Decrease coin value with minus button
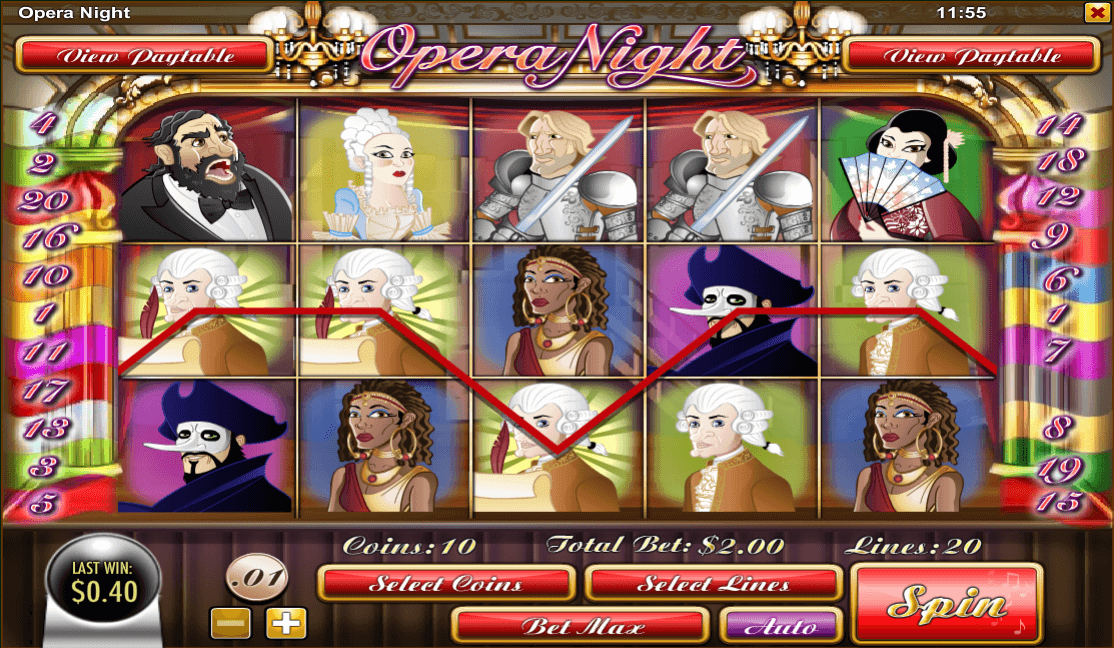This screenshot has height=648, width=1114. click(x=230, y=624)
